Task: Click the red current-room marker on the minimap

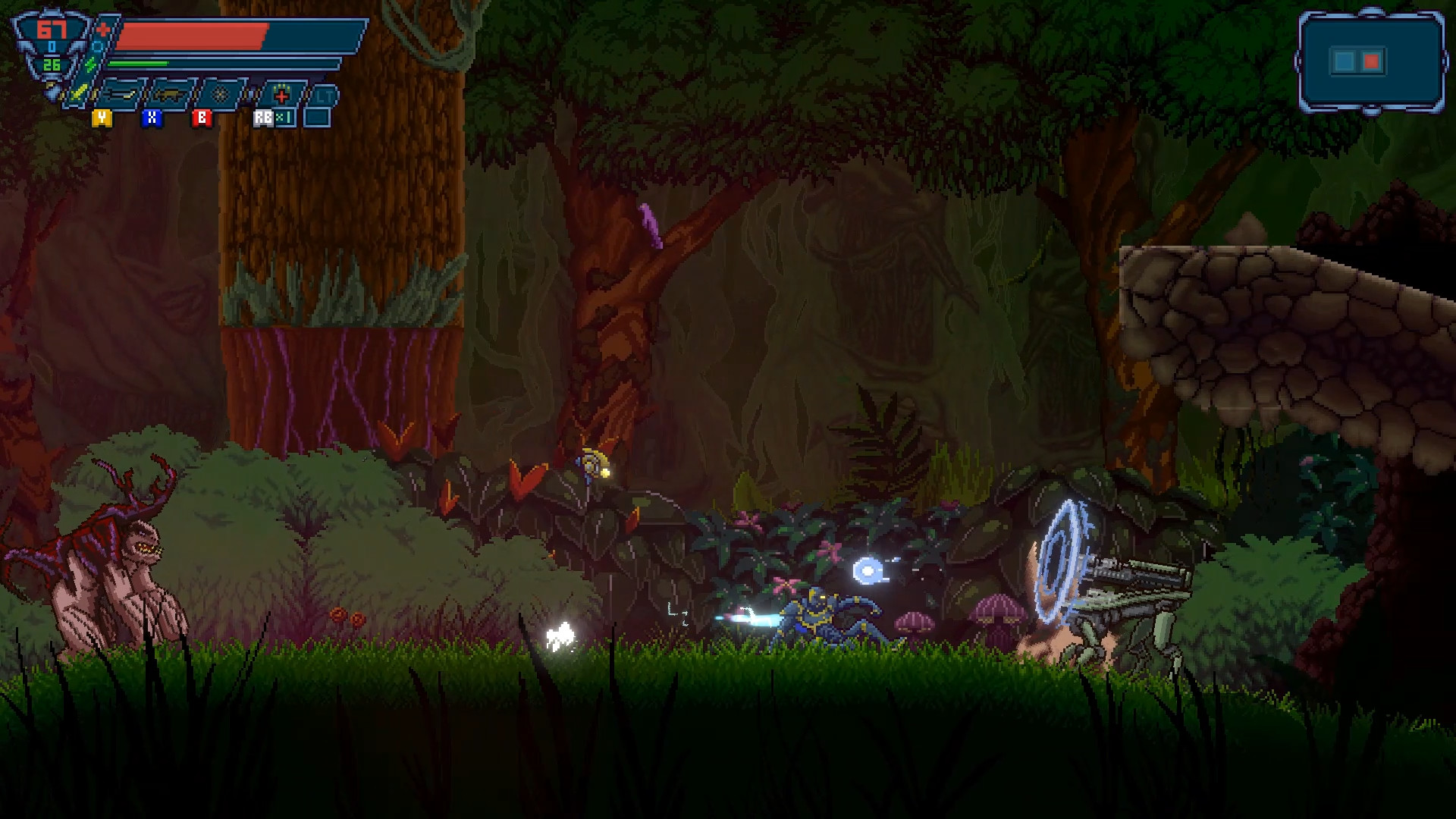Action: point(1371,60)
